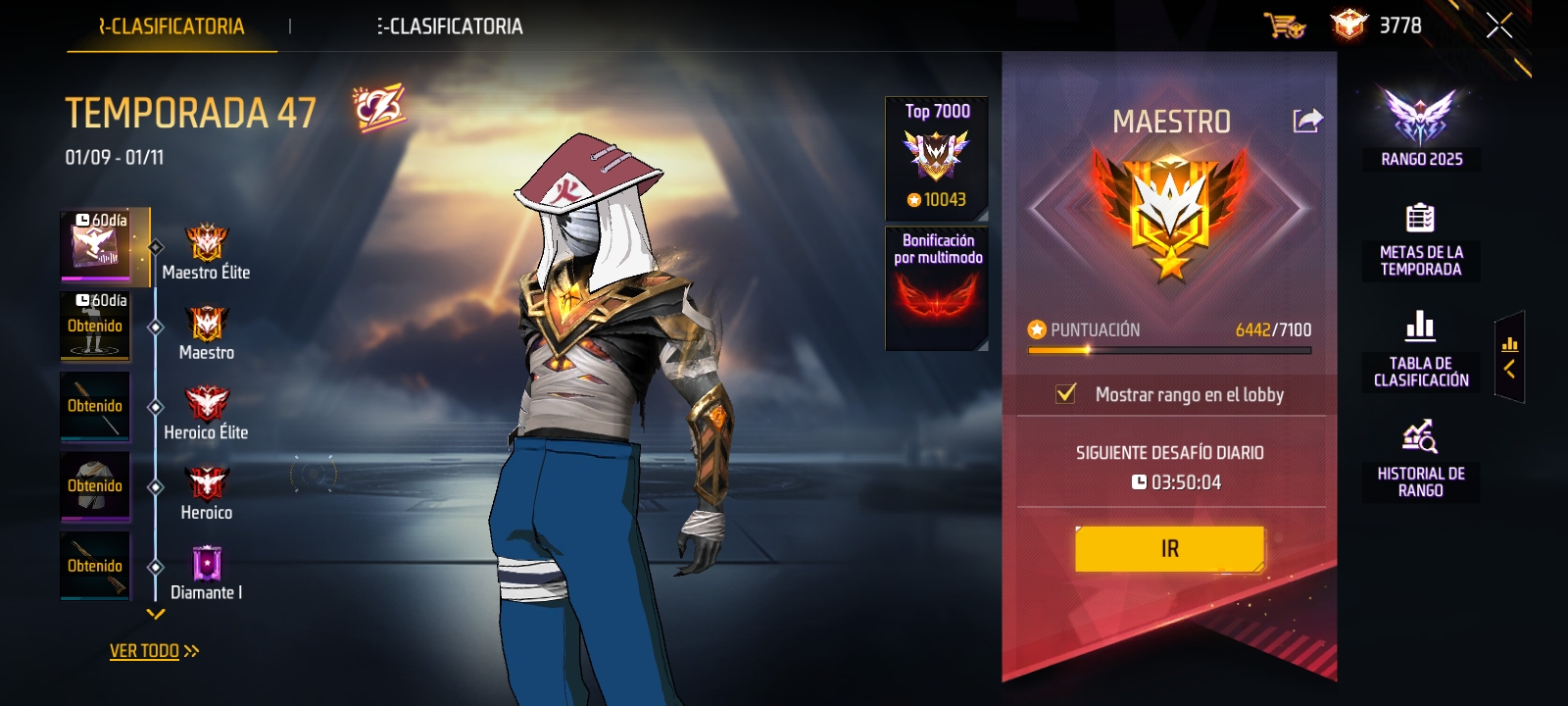
Task: Select the Maestro Élite reward thumbnail
Action: 96,244
